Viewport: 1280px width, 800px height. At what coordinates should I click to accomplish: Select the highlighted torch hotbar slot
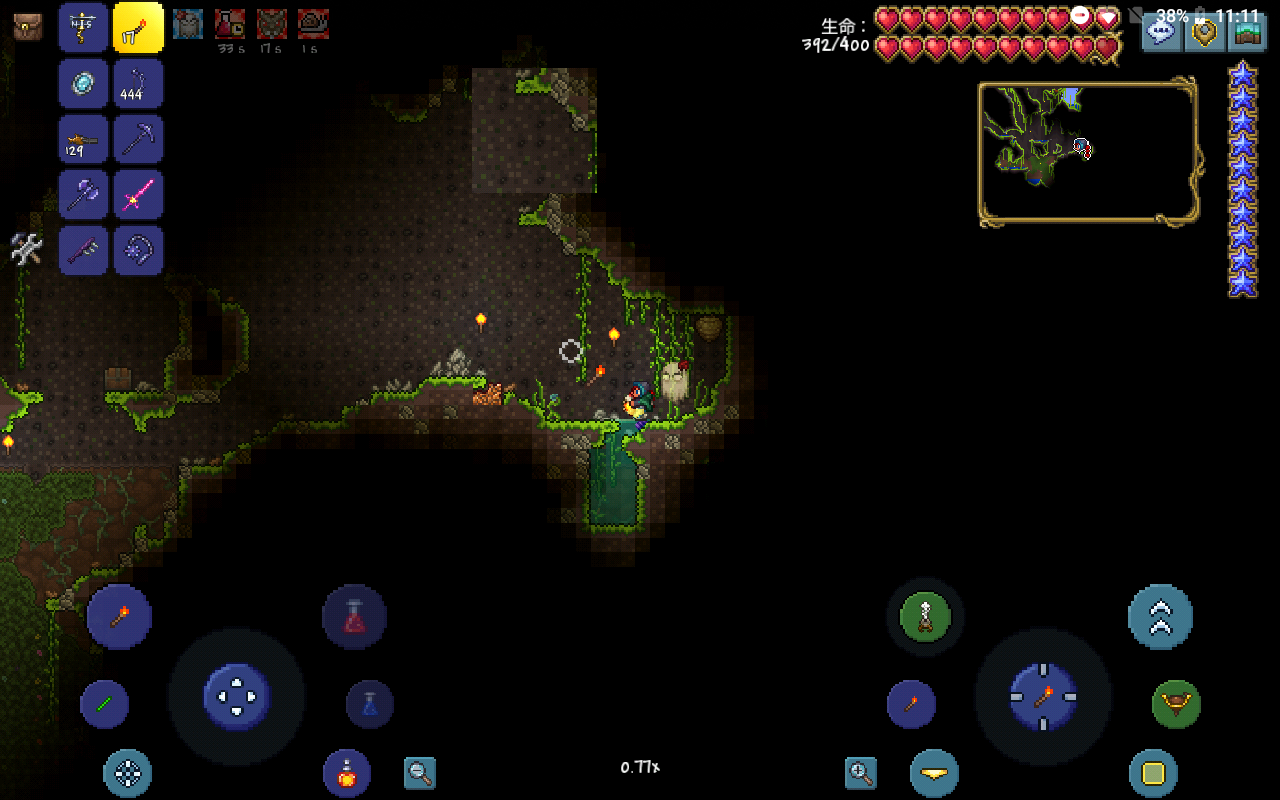coord(138,27)
